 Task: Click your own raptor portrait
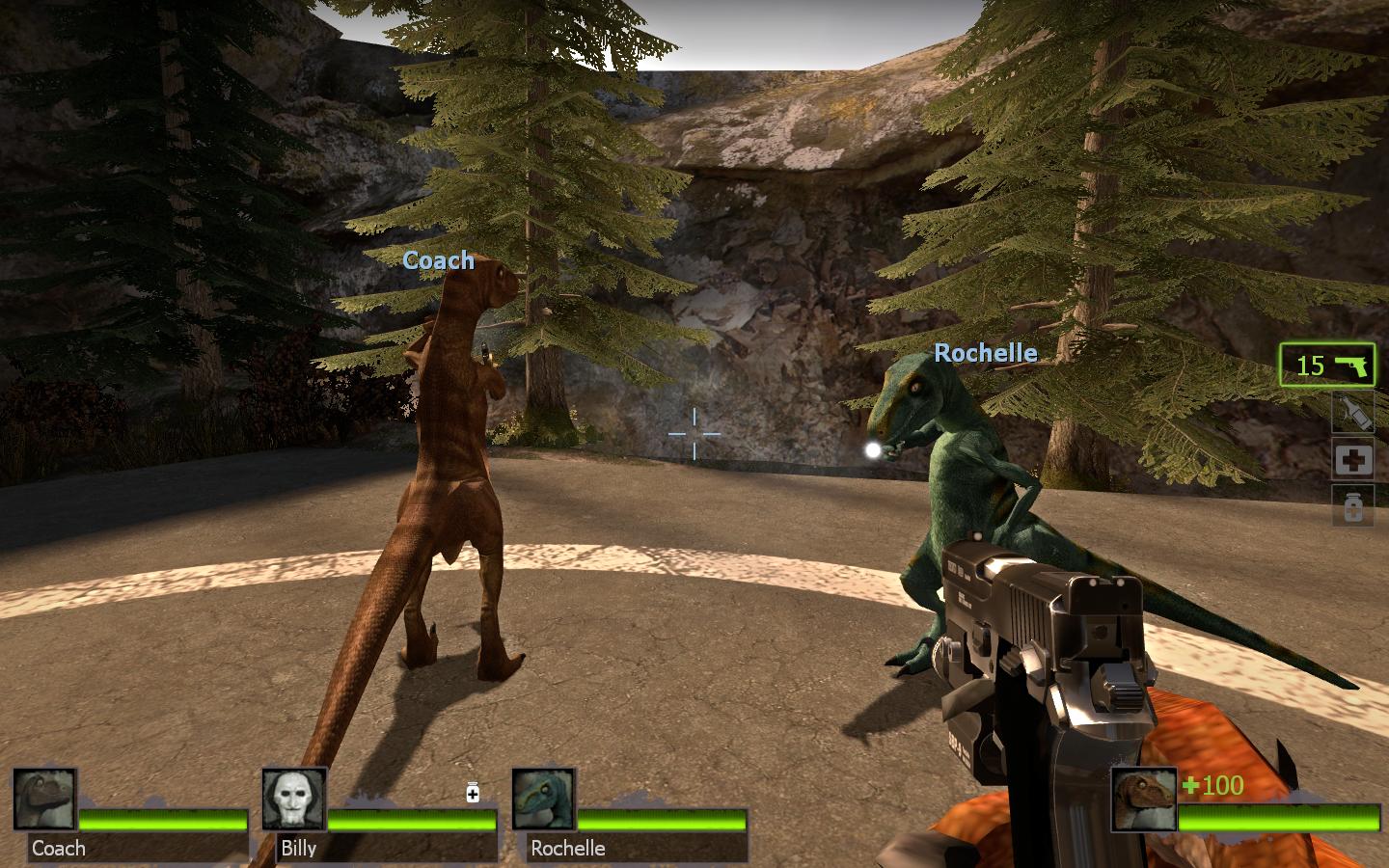point(1143,800)
